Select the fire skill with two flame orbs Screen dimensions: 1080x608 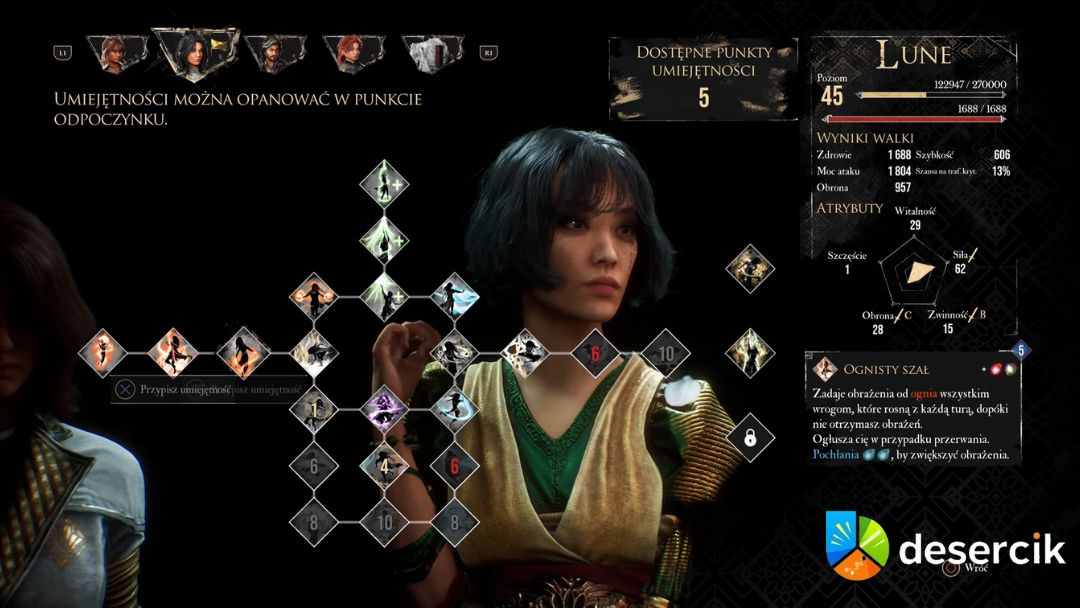click(x=314, y=296)
